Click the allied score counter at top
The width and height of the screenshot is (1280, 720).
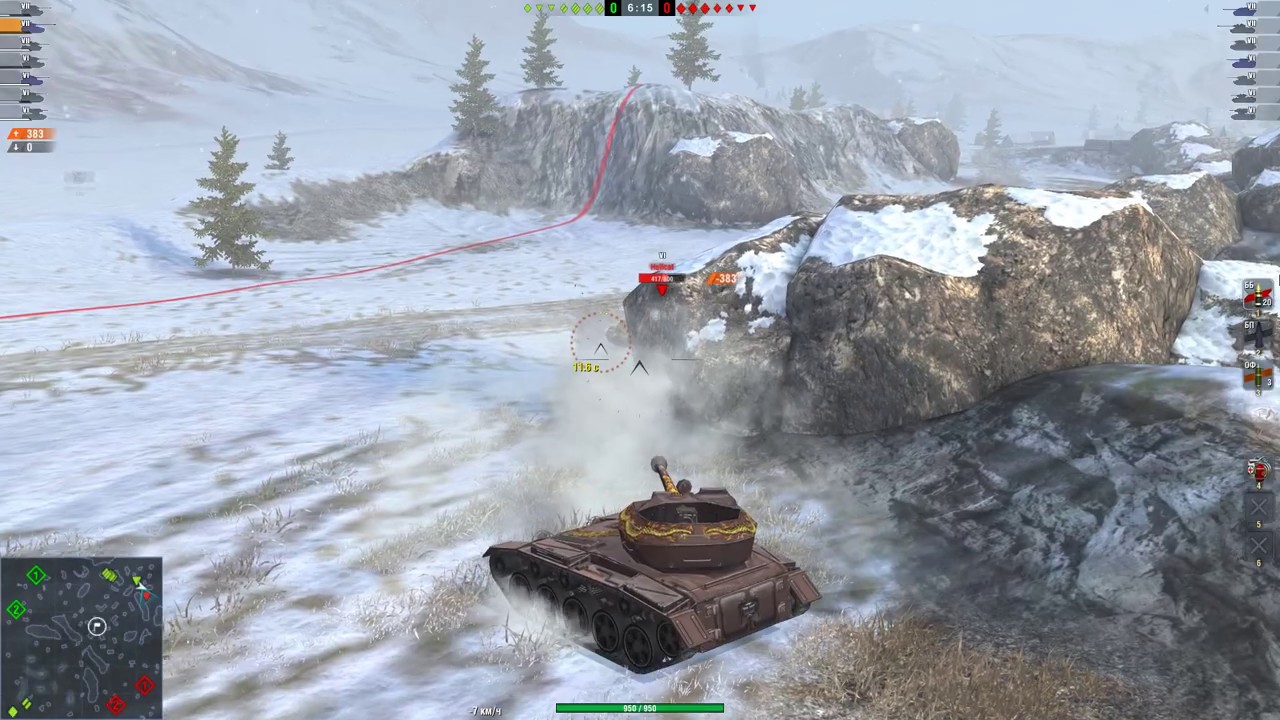612,8
